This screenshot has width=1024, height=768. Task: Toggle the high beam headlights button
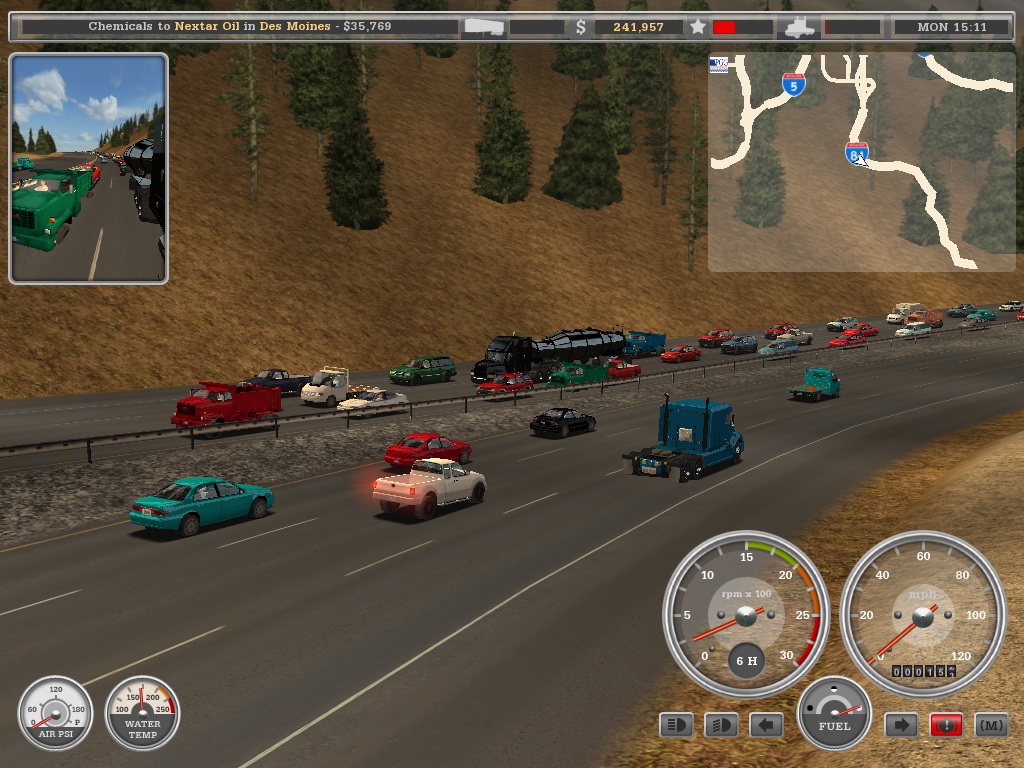(721, 725)
